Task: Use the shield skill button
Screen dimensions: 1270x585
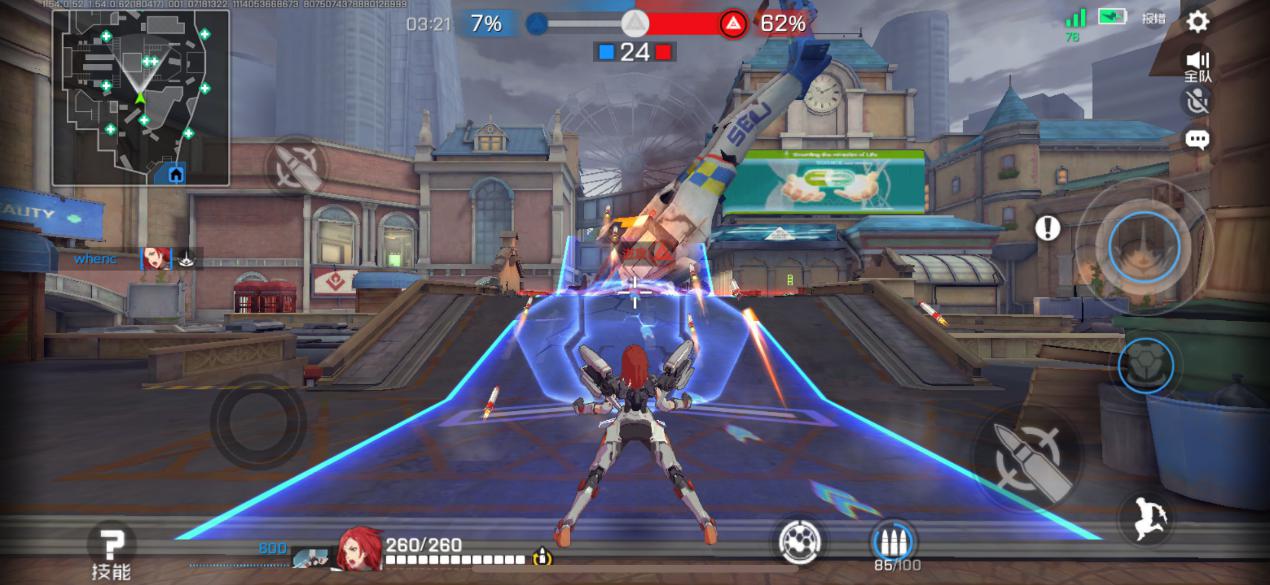Action: click(x=1144, y=364)
